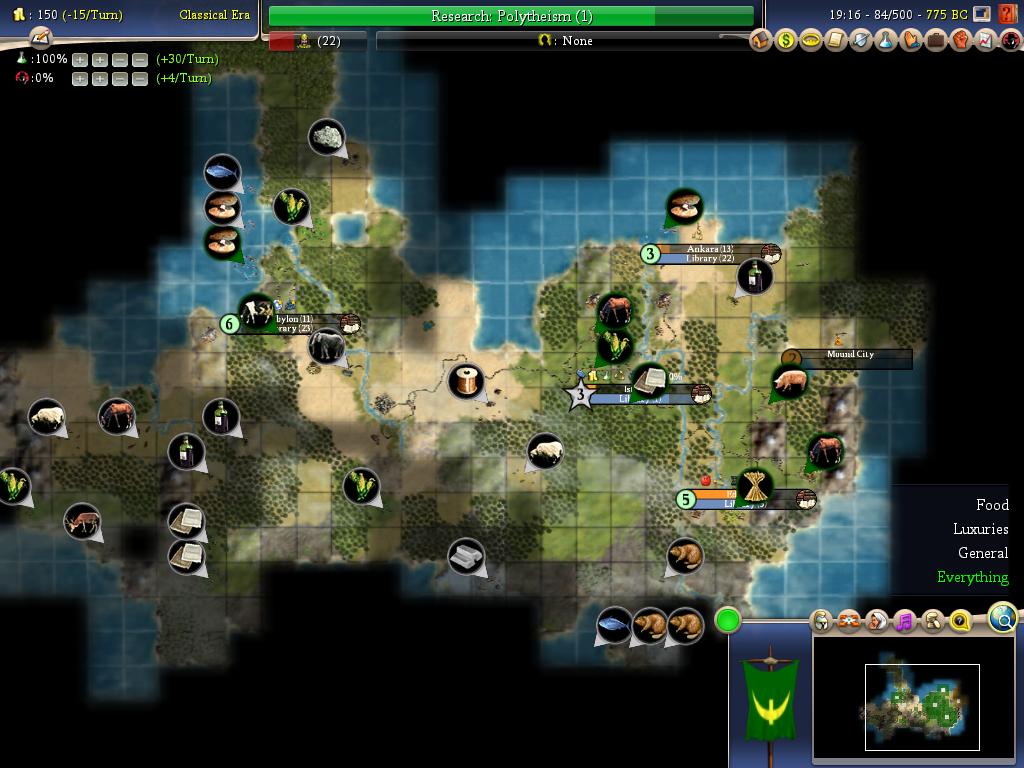The image size is (1024, 768).
Task: Open the Foreign Advisor scroll icon
Action: click(836, 41)
